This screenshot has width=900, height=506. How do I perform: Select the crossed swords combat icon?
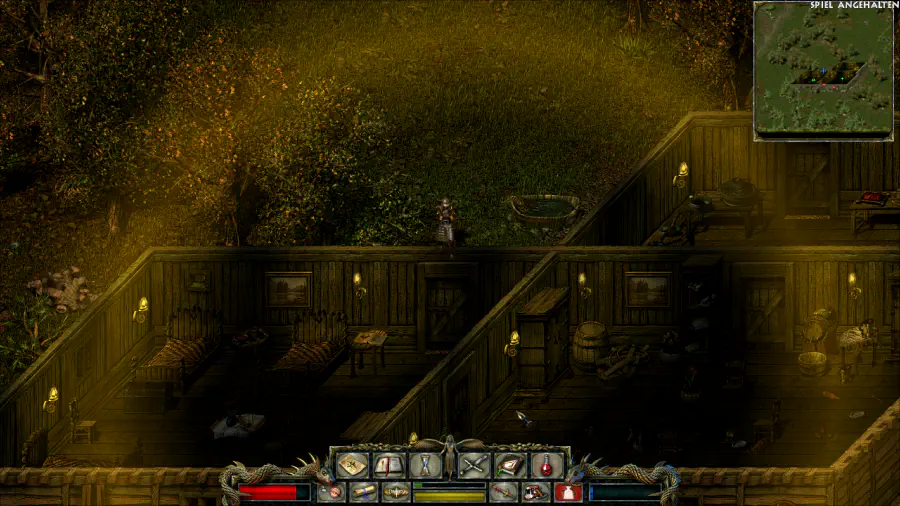tap(473, 465)
